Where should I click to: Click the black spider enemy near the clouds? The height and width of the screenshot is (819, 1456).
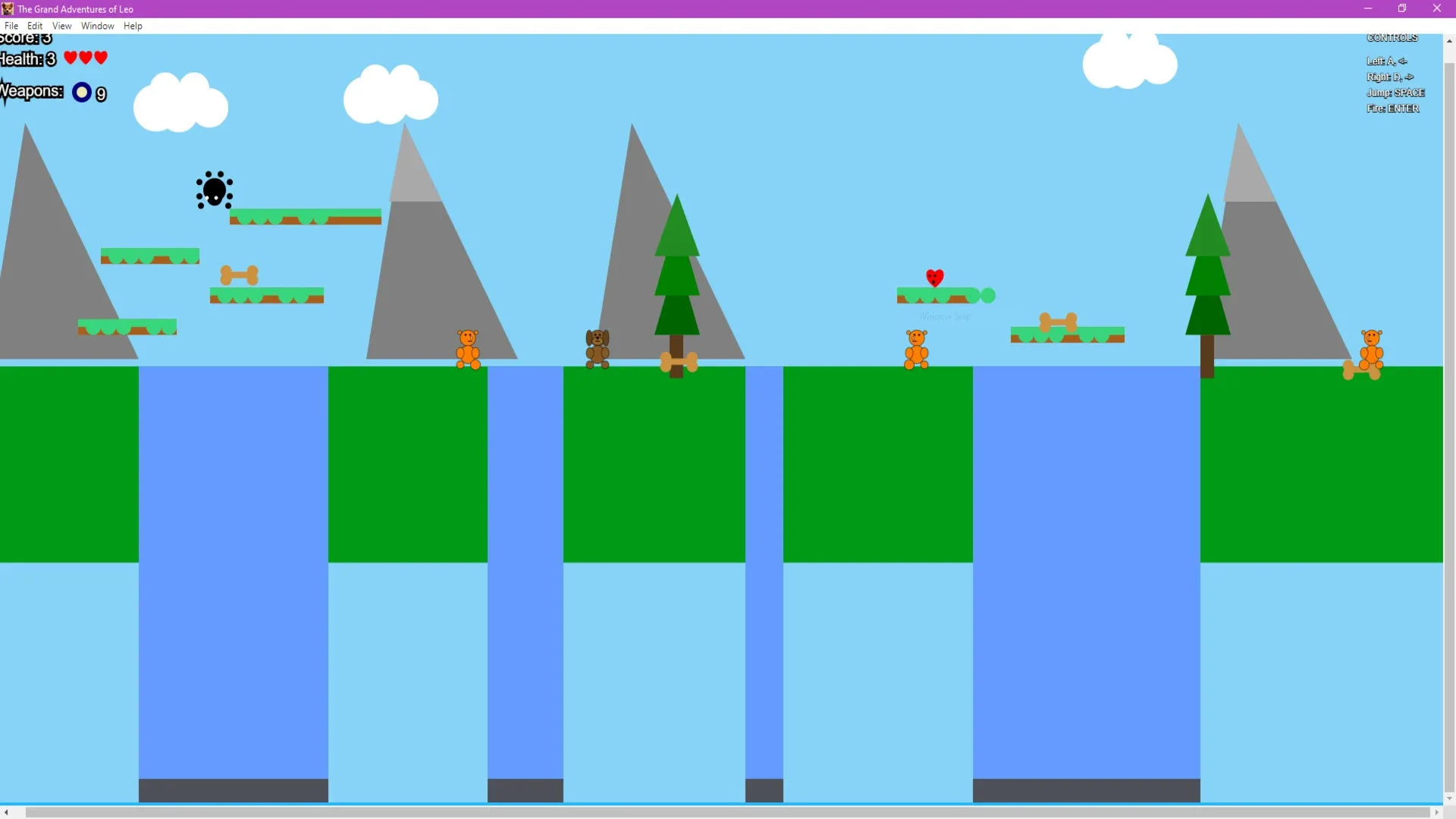coord(214,190)
